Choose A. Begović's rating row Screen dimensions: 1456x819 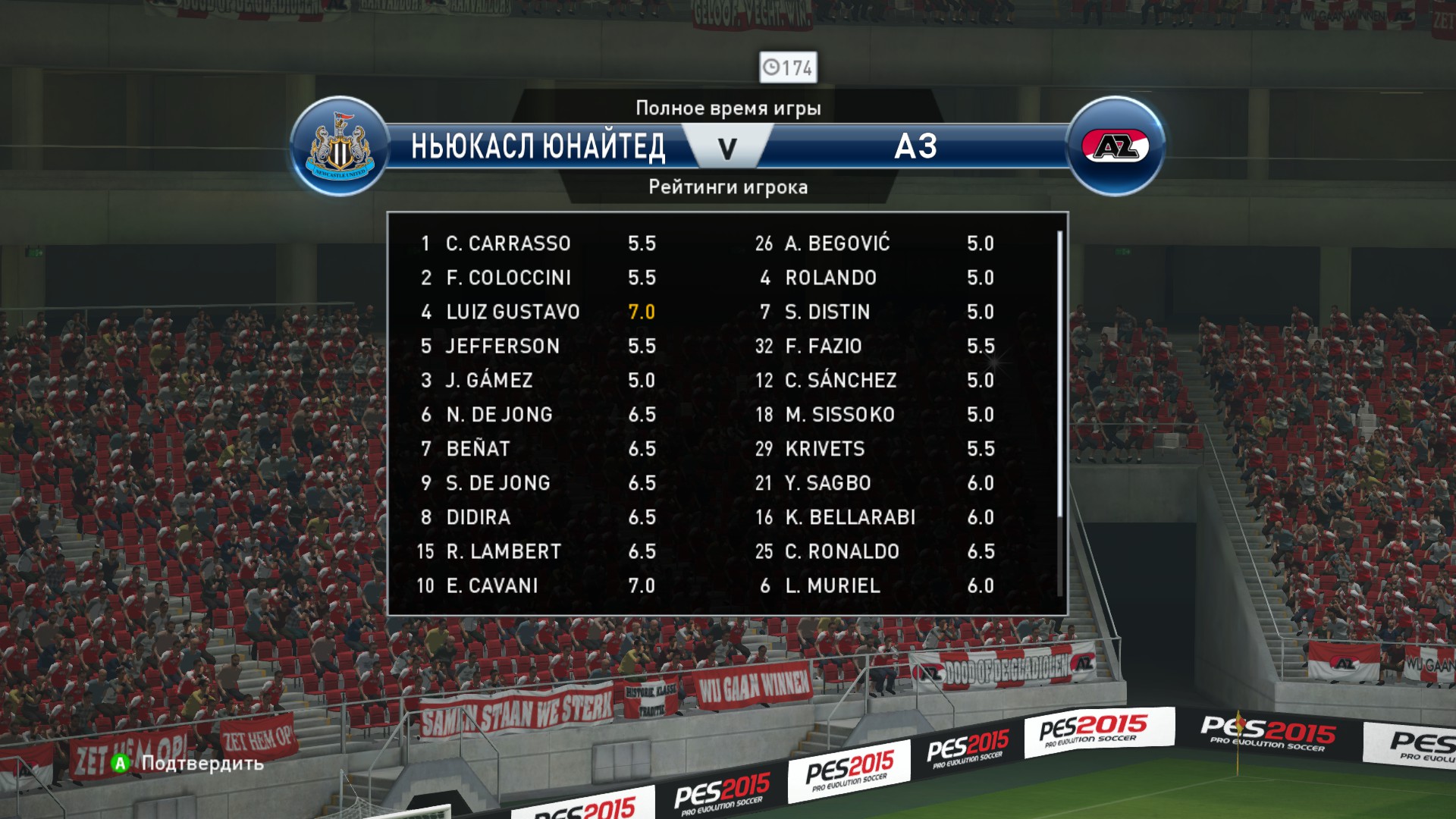point(876,243)
